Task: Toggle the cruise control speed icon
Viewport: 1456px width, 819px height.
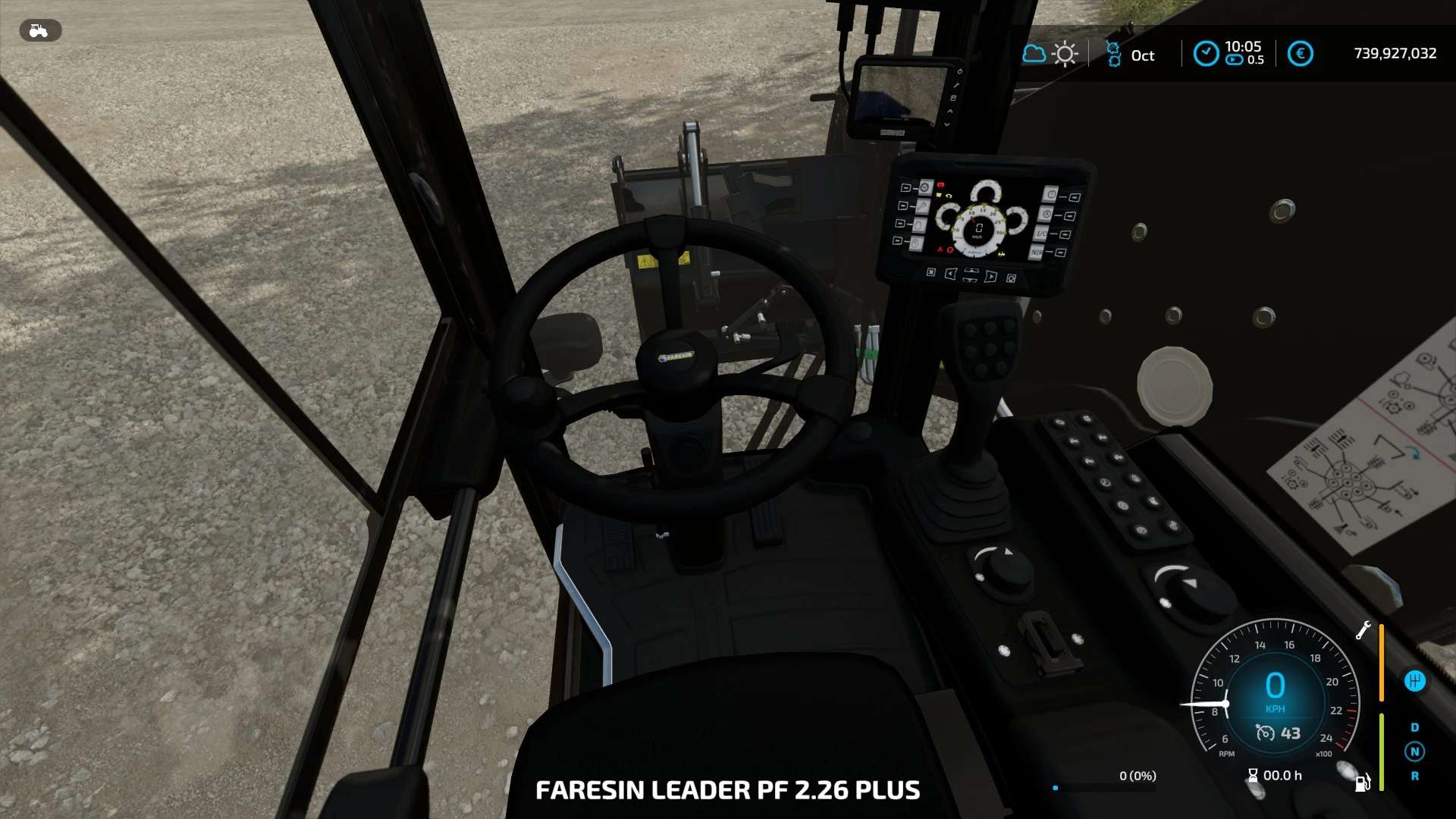Action: [x=1265, y=733]
